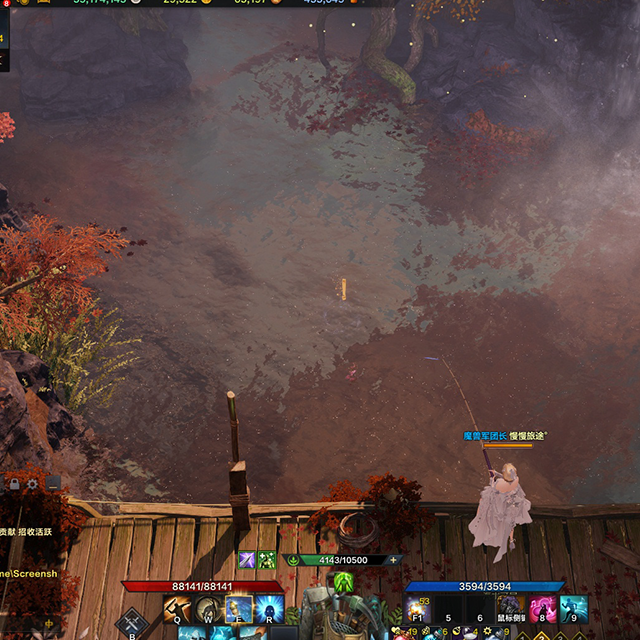Toggle the crossed-swords stance diamond
Viewport: 640px width, 640px height.
[132, 624]
